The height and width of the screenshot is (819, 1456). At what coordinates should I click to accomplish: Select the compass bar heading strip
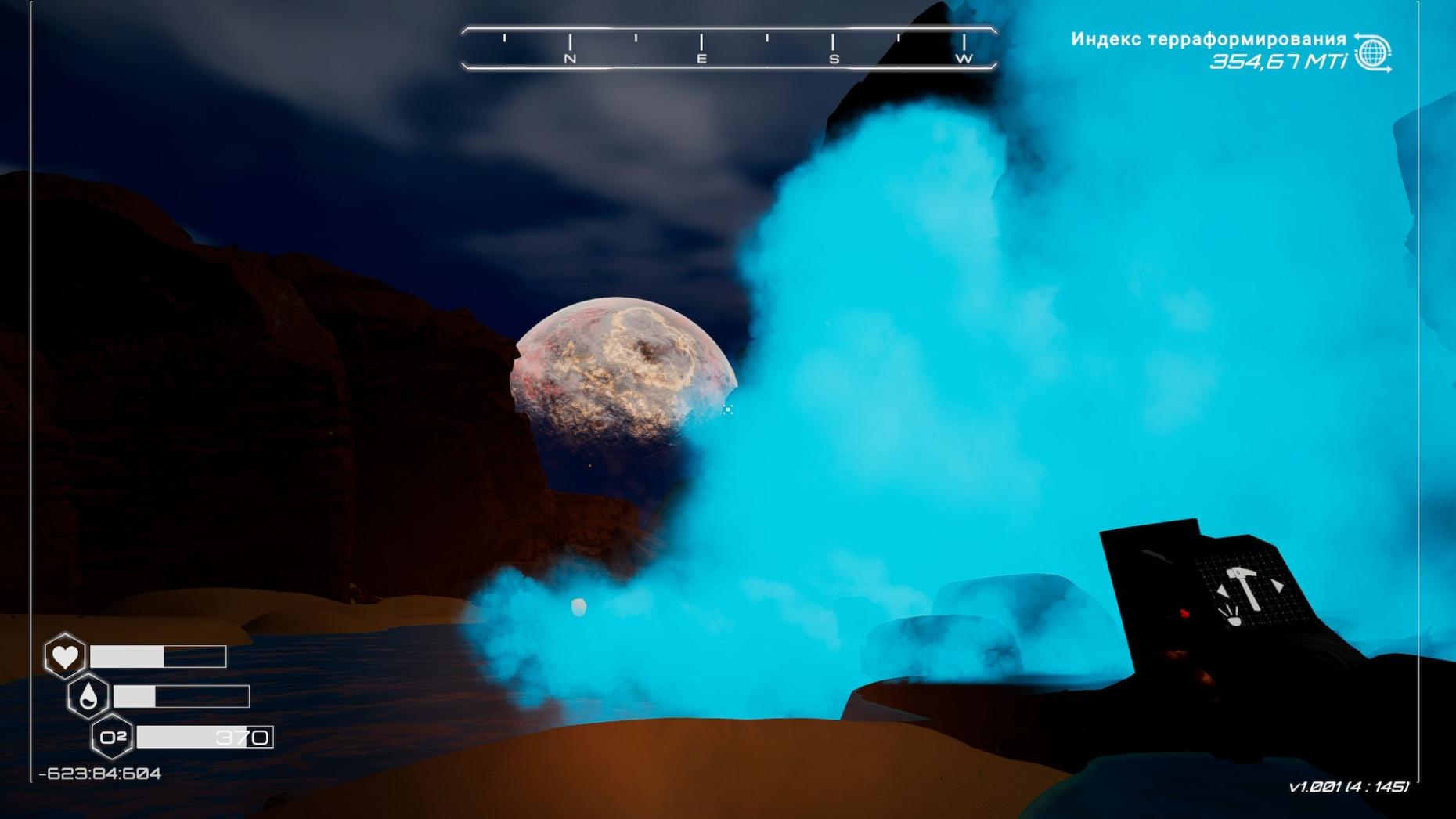[729, 48]
